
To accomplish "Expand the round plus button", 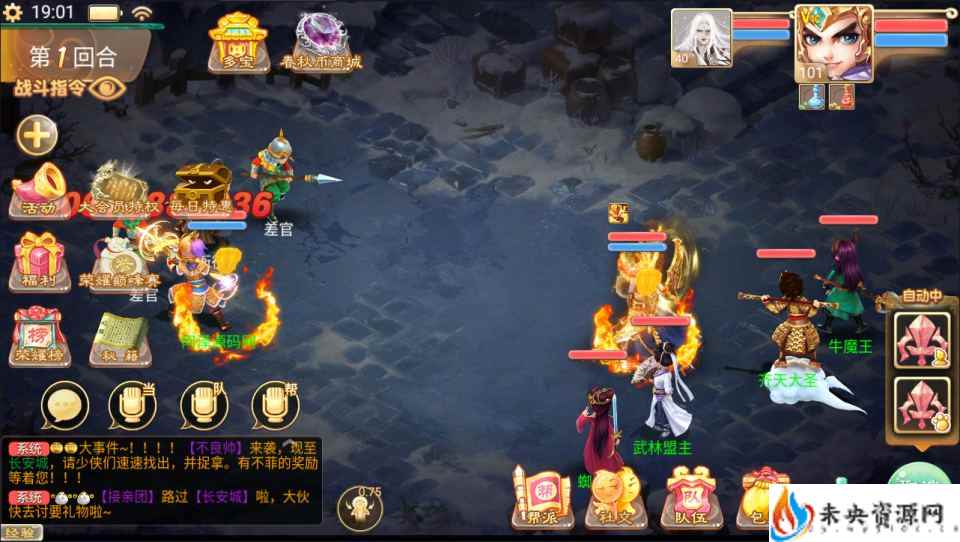I will point(37,135).
